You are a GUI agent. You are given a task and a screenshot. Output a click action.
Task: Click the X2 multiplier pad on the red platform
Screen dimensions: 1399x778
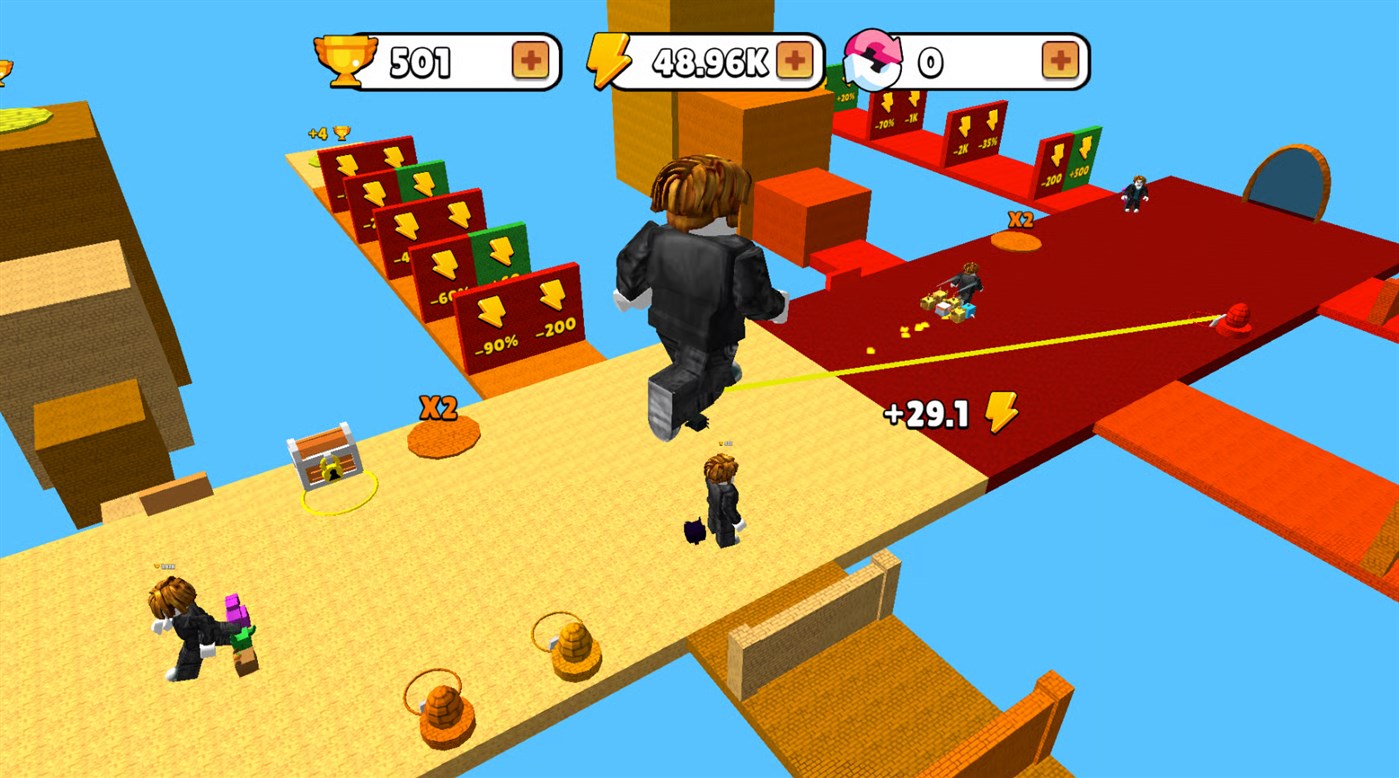[1018, 240]
